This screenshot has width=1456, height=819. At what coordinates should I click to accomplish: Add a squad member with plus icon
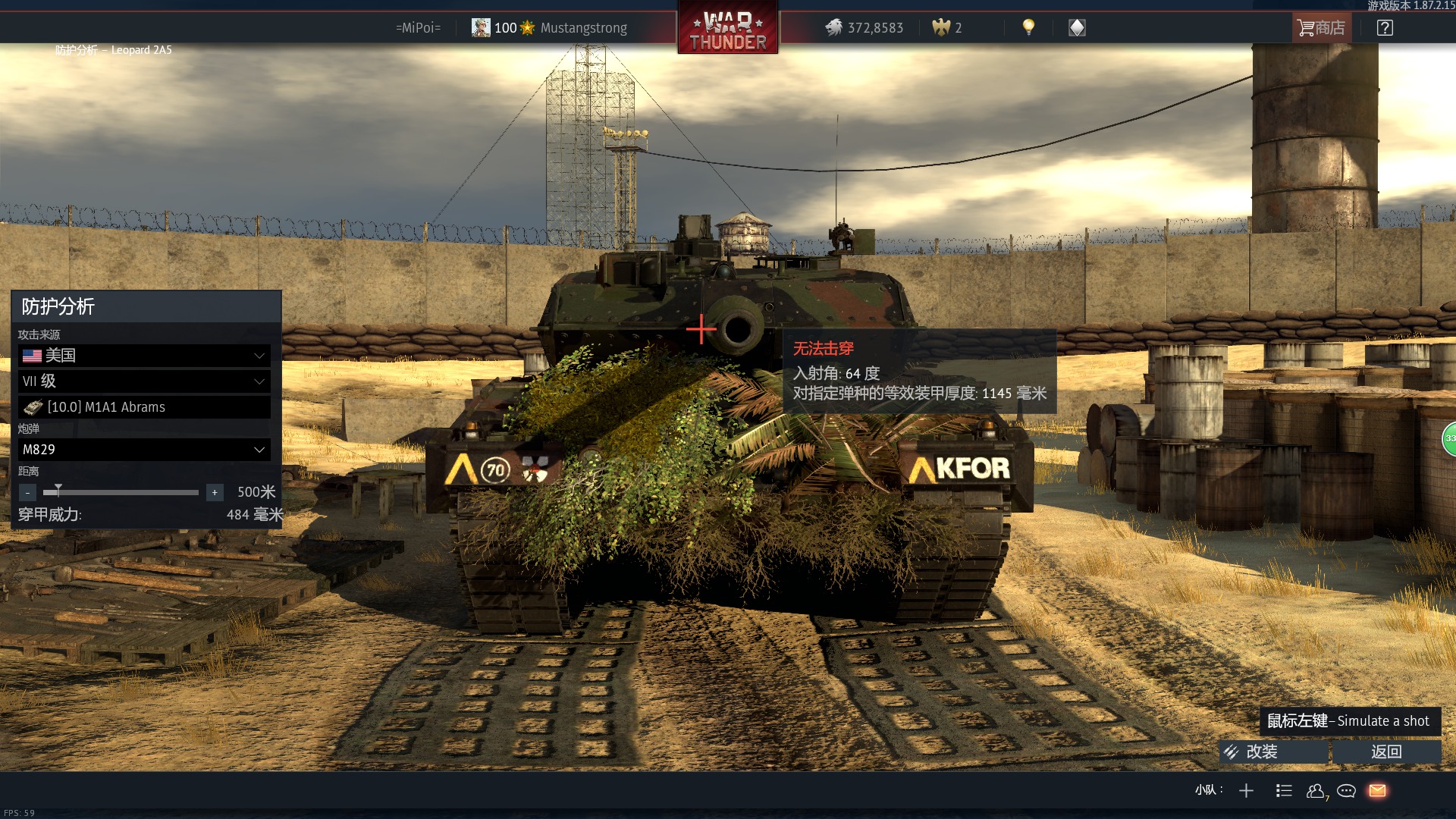1246,791
